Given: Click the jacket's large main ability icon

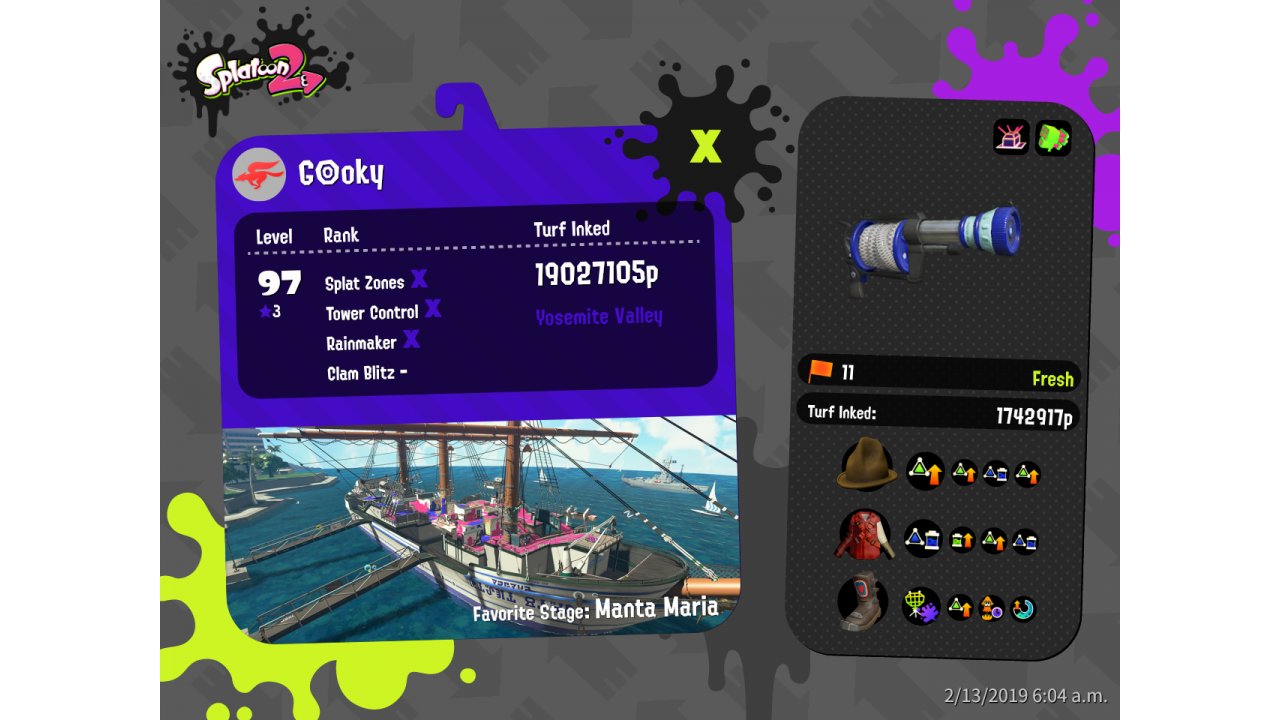Looking at the screenshot, I should (922, 539).
